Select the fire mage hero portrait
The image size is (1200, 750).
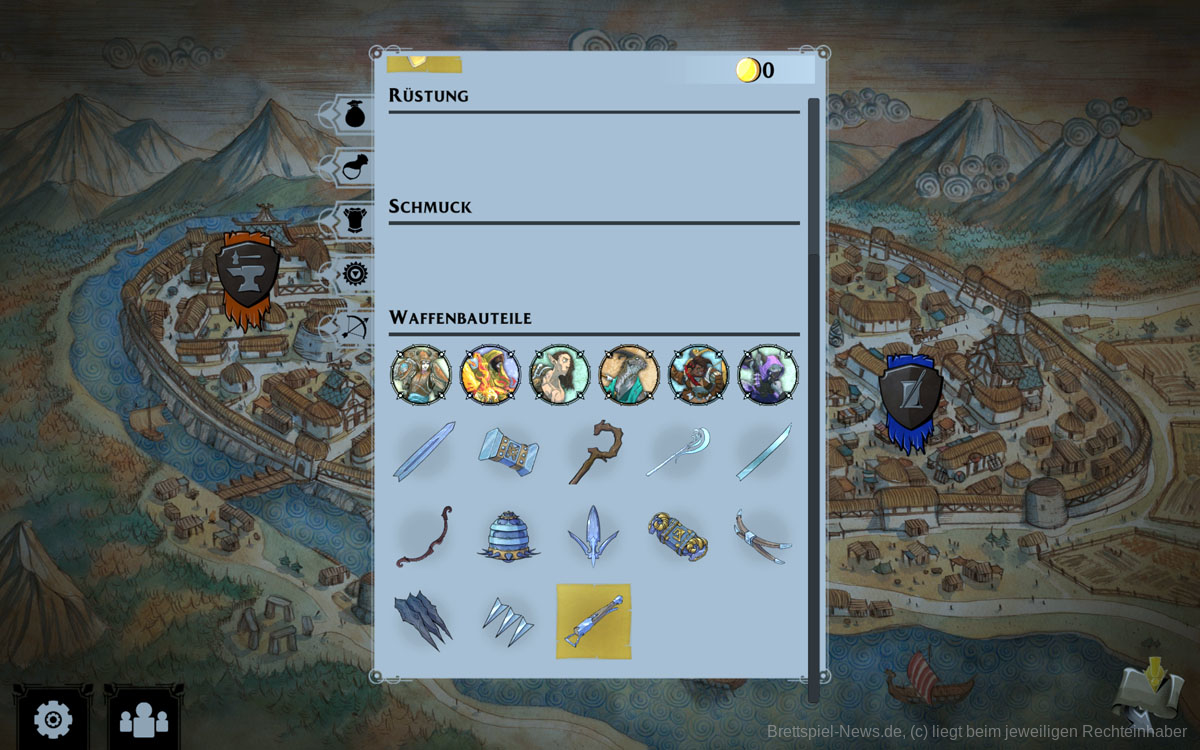490,375
